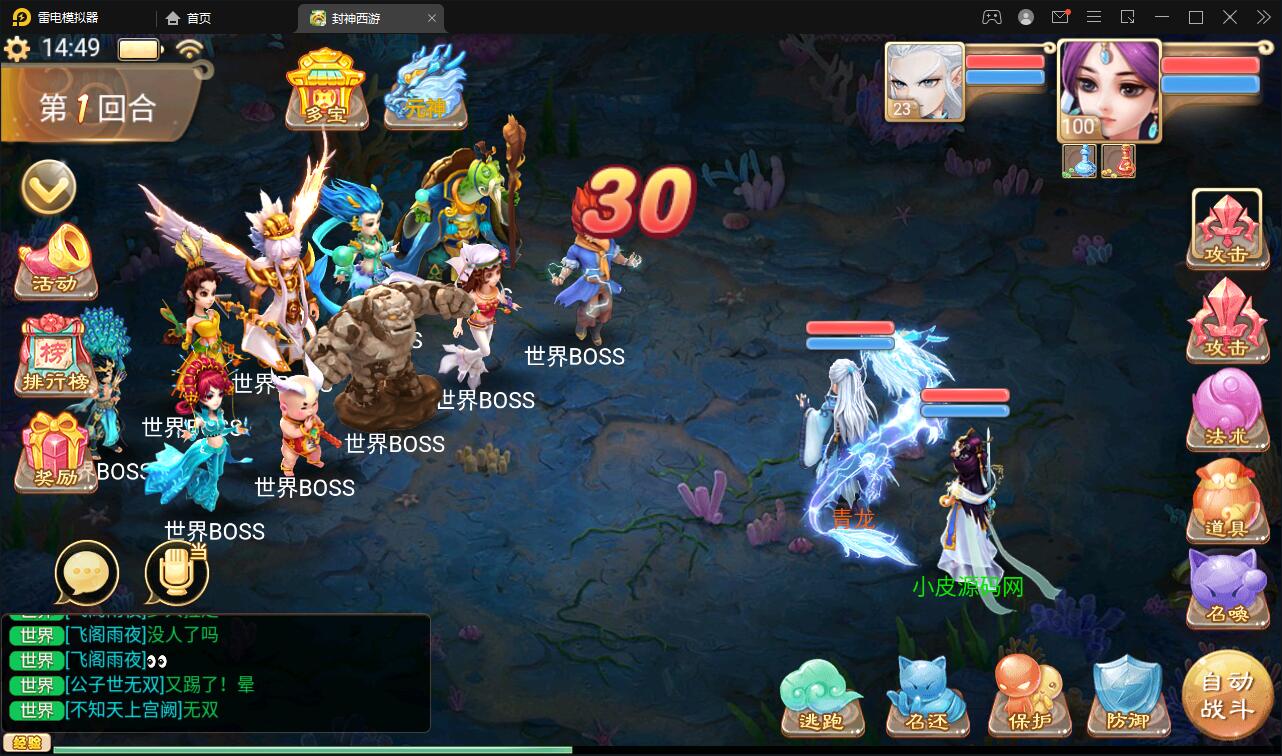Choose the 法术 spell command
The image size is (1282, 756).
(x=1227, y=410)
